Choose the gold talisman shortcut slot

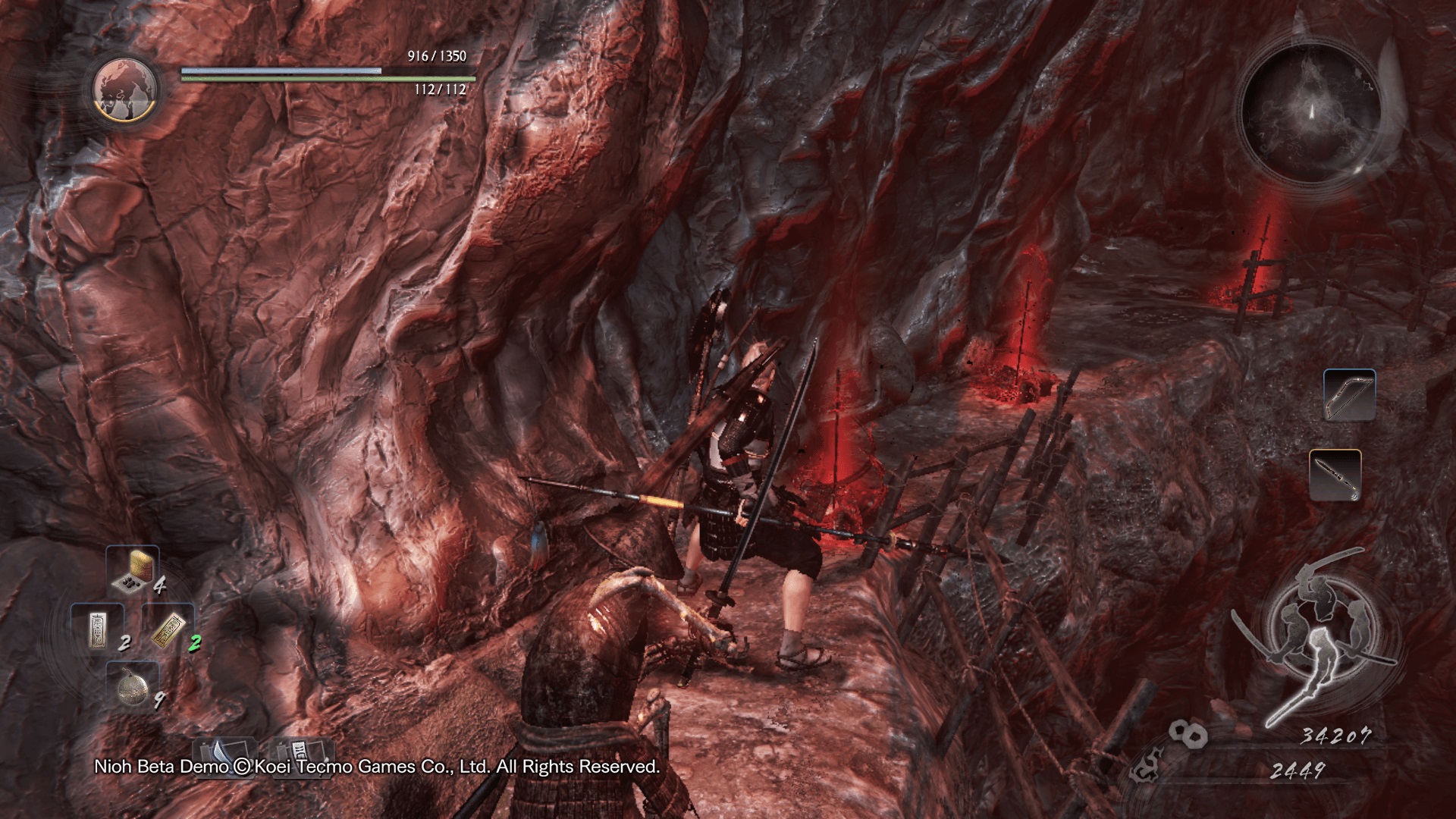167,629
